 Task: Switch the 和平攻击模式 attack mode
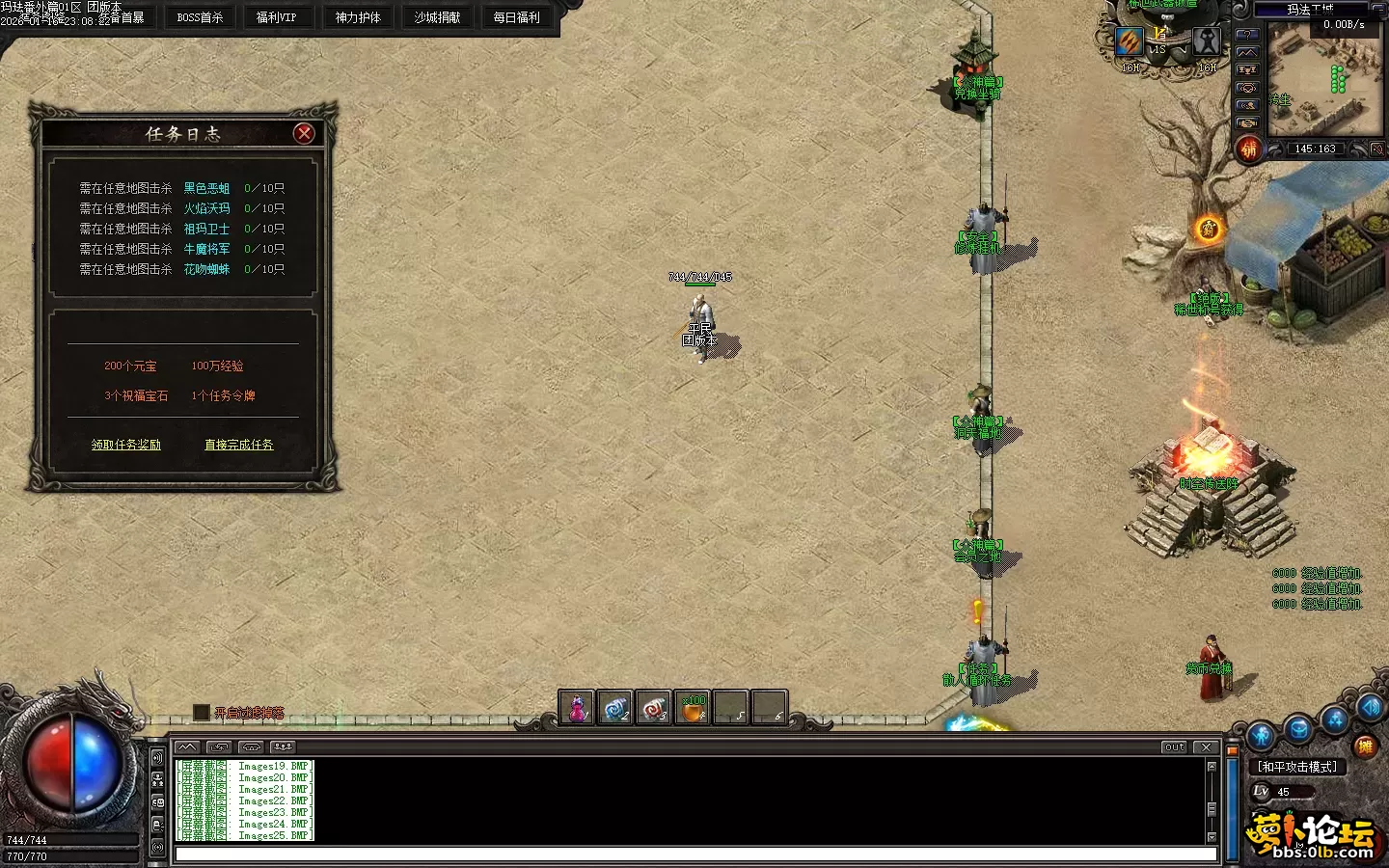[x=1296, y=767]
